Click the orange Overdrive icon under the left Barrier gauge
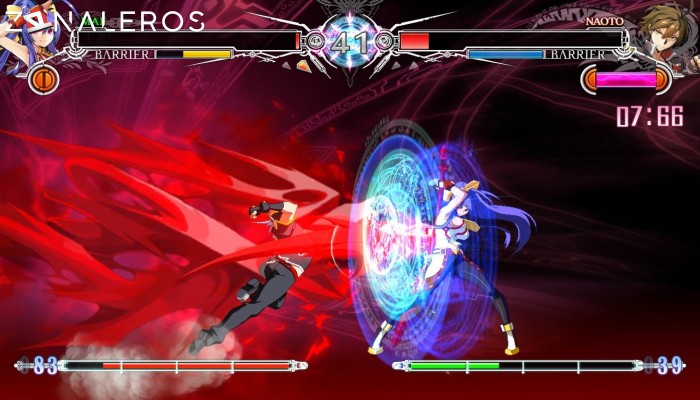700x400 pixels. (x=43, y=78)
